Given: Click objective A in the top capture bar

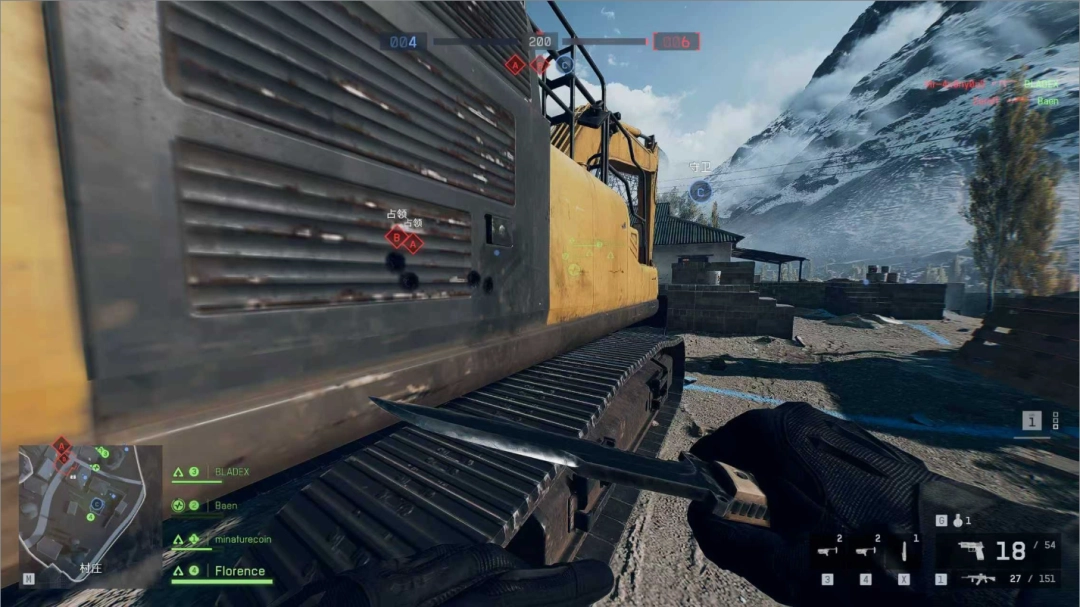Looking at the screenshot, I should (x=515, y=65).
